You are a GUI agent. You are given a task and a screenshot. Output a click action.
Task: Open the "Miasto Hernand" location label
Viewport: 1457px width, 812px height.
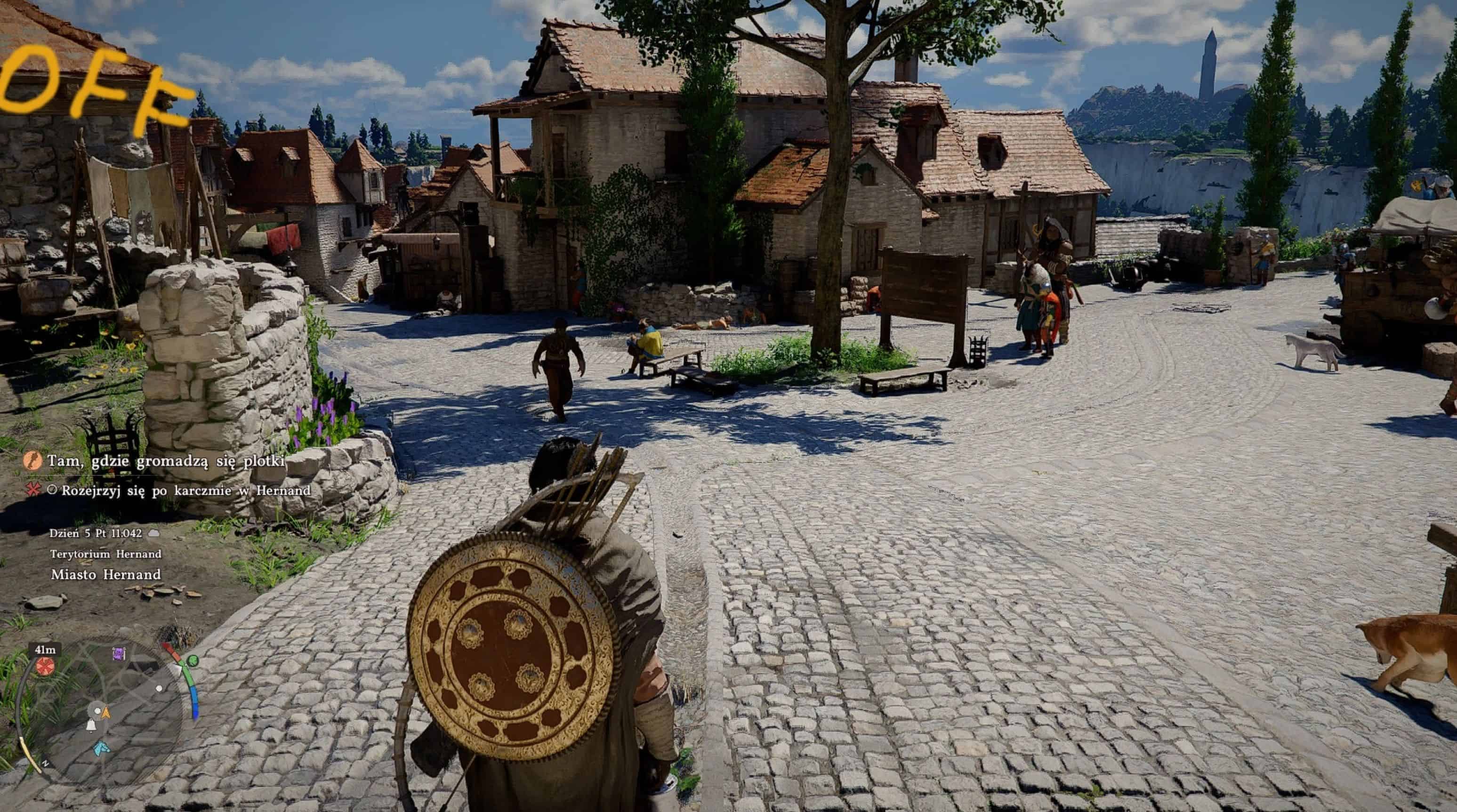106,574
